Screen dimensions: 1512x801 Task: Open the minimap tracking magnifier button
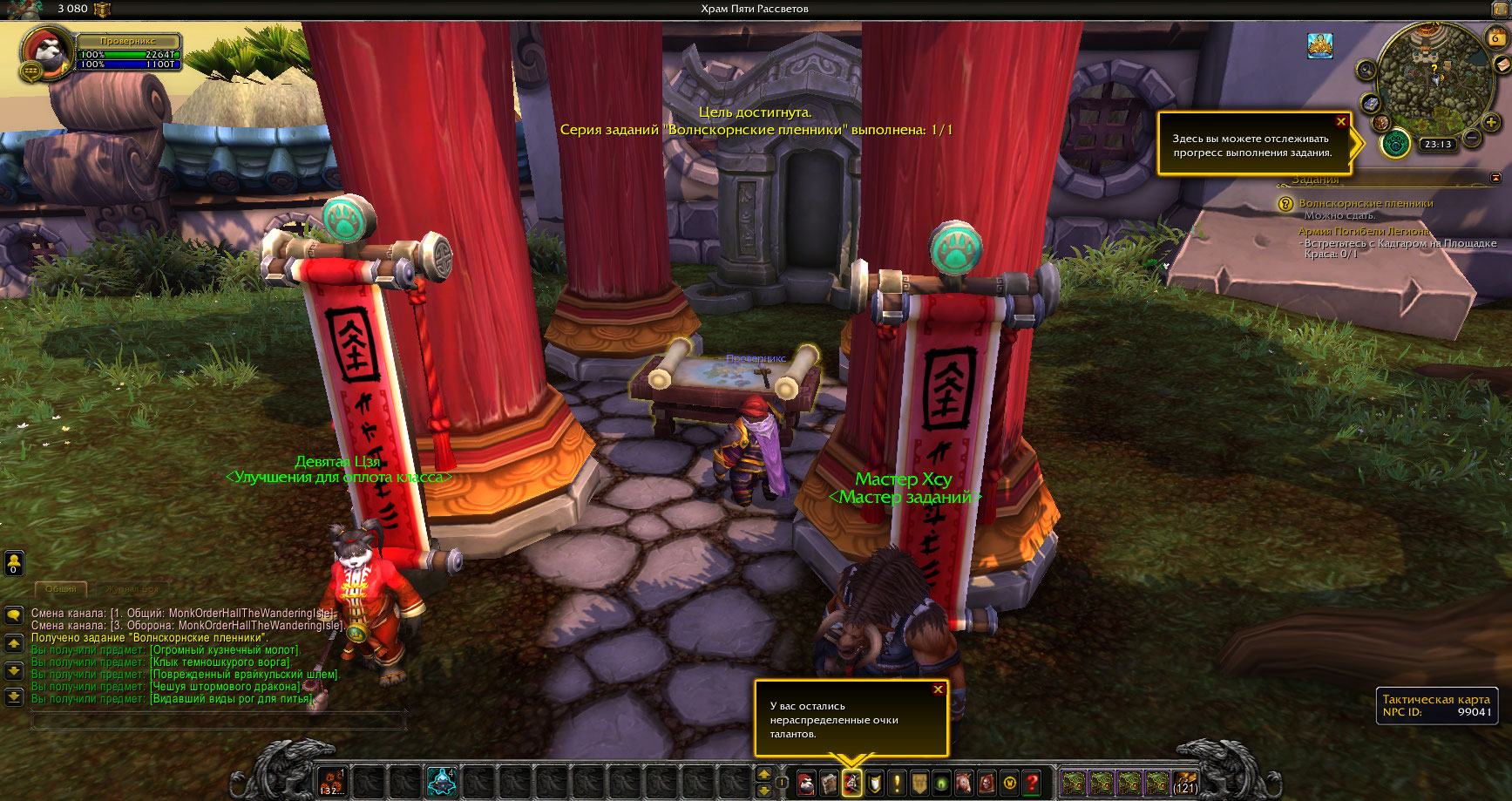(x=1366, y=70)
